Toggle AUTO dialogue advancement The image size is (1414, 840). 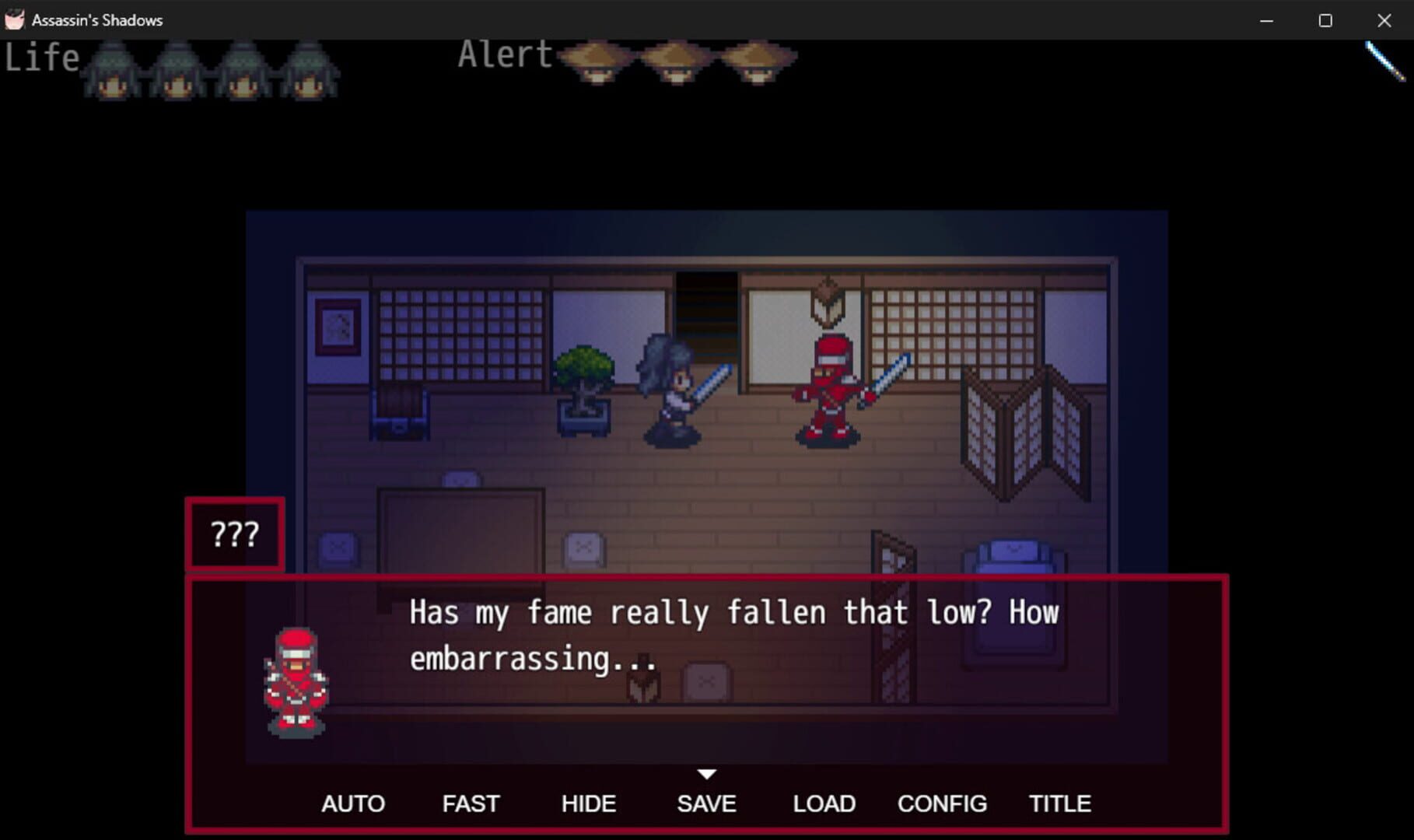pyautogui.click(x=353, y=803)
